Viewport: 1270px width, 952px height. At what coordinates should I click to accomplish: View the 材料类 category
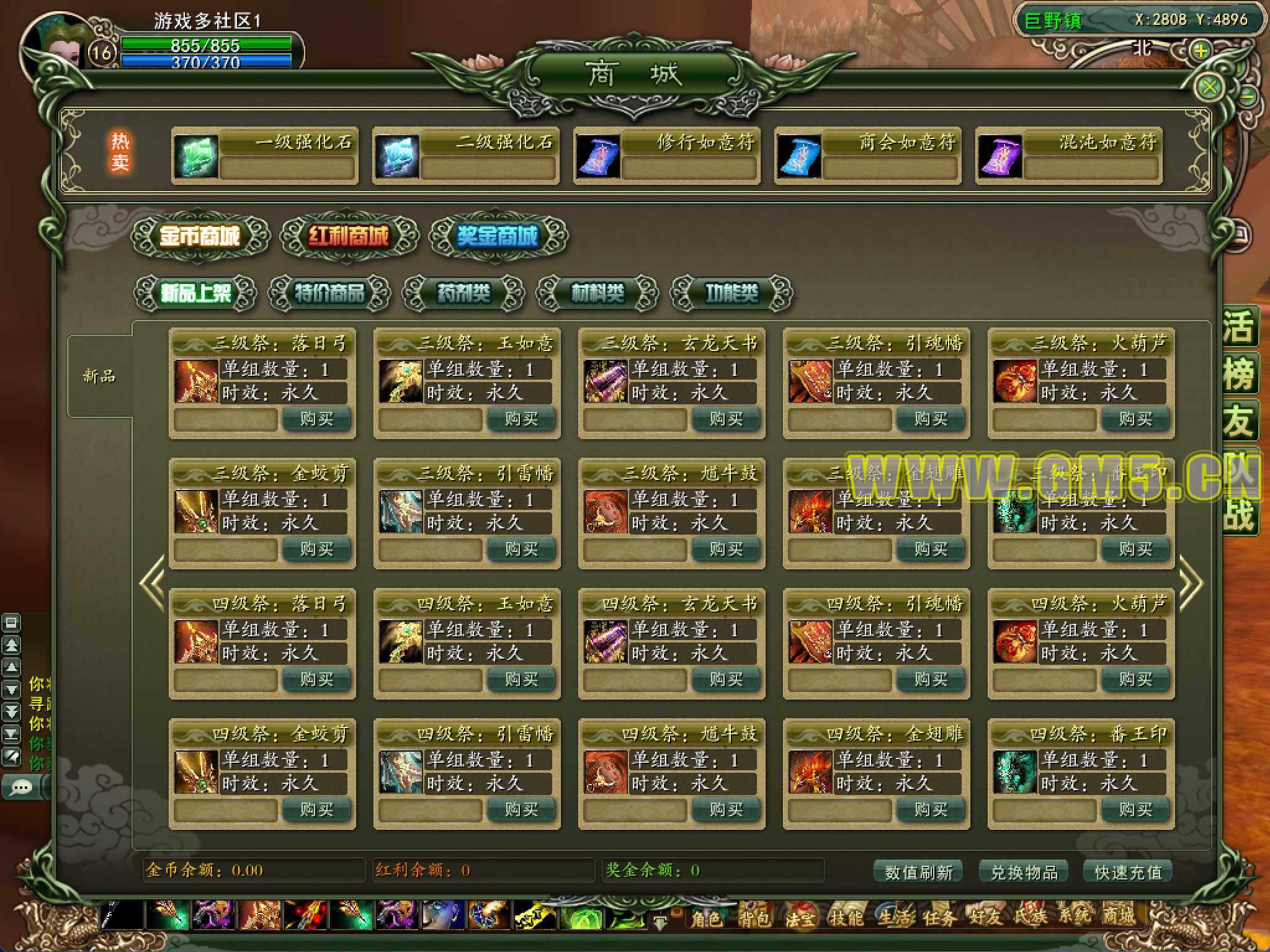click(597, 293)
